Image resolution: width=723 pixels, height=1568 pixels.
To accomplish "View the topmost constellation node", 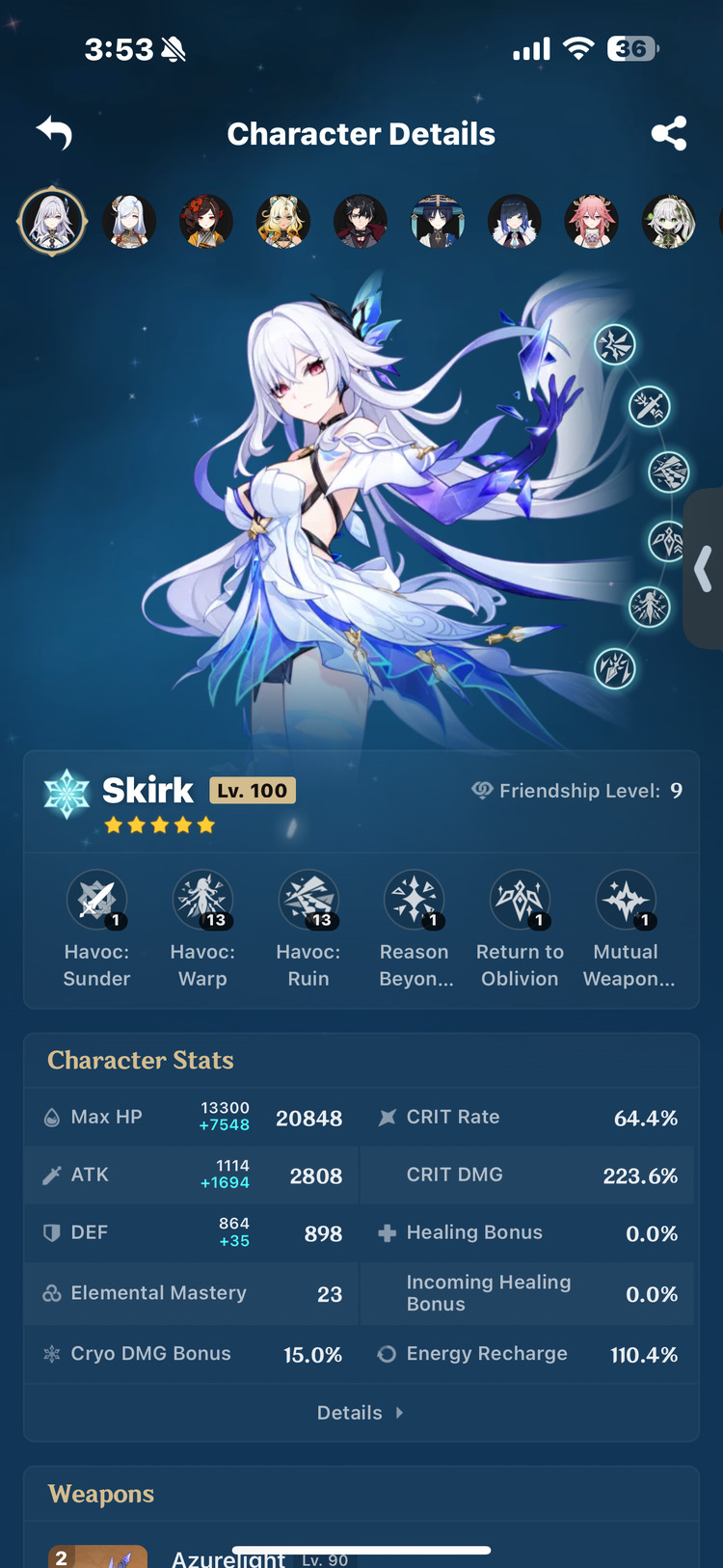I will (x=615, y=344).
